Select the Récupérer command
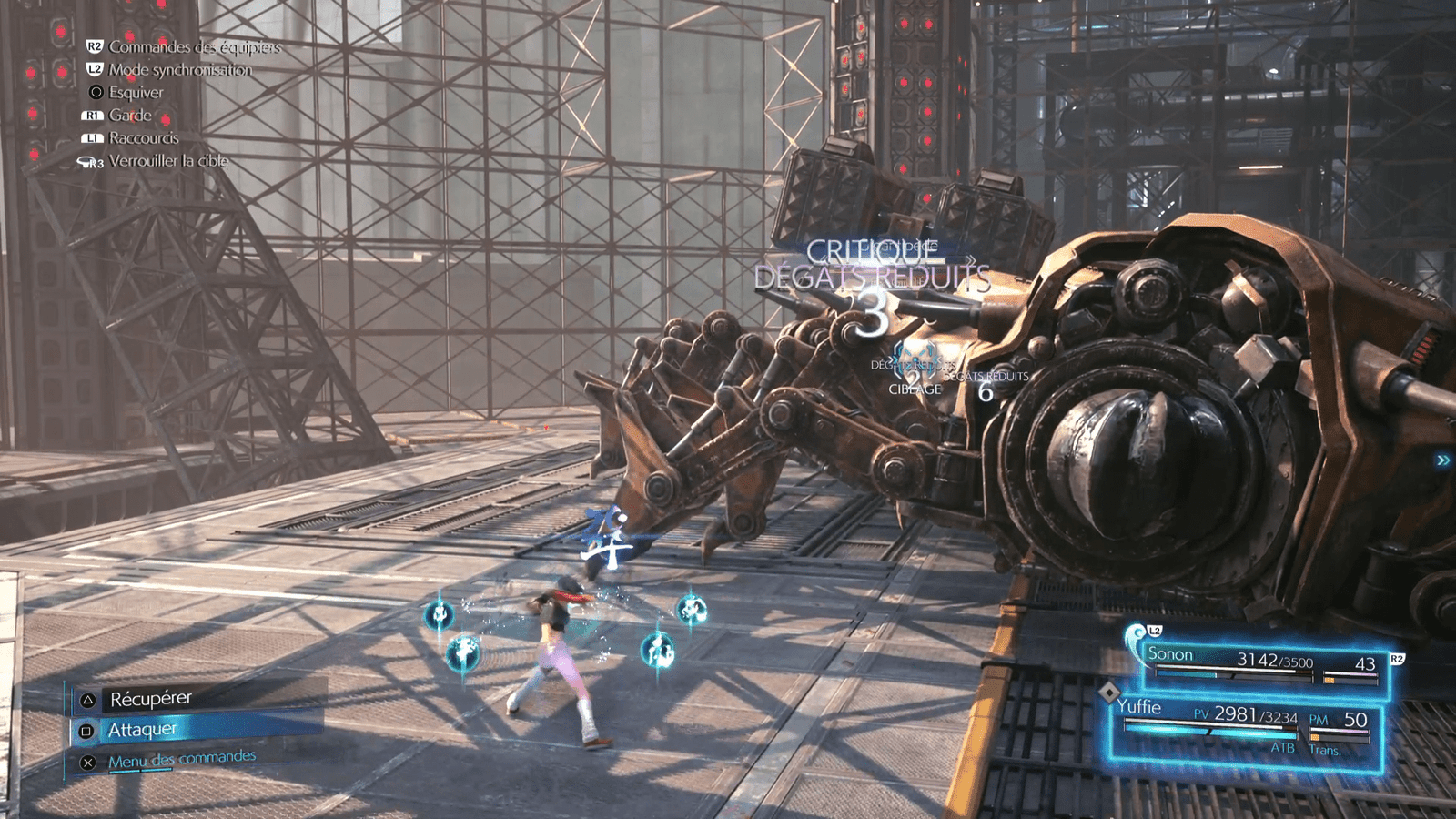The height and width of the screenshot is (819, 1456). [151, 699]
